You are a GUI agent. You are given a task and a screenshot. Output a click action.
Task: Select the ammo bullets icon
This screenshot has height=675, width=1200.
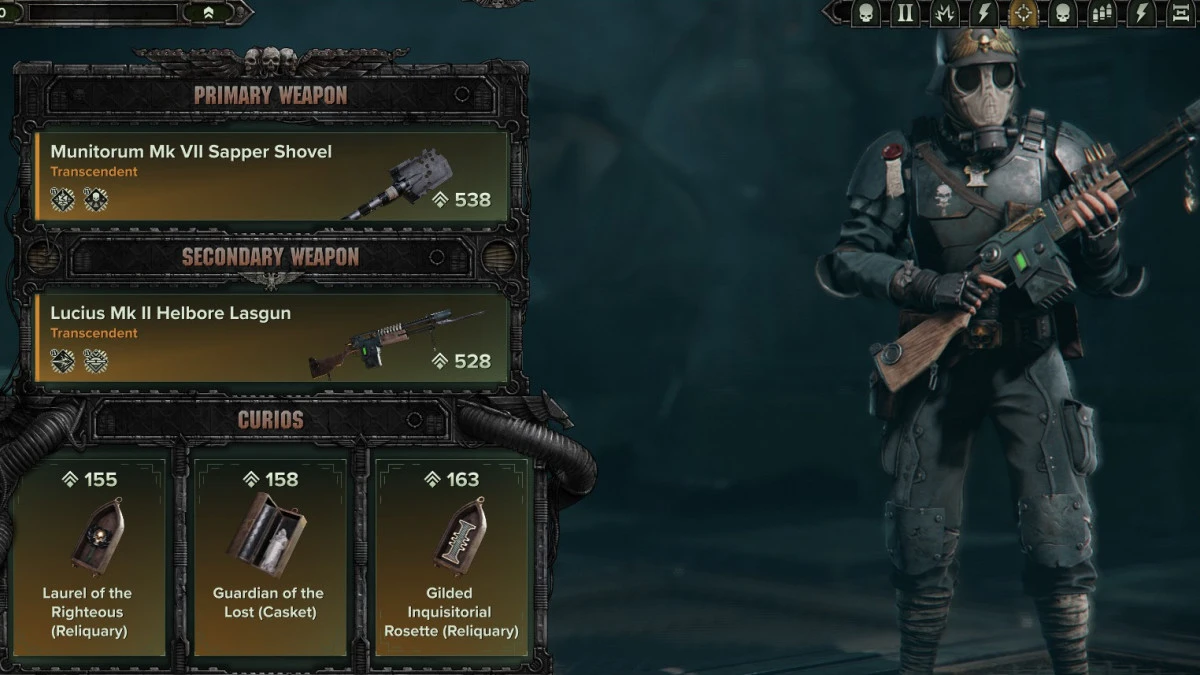pos(1102,13)
